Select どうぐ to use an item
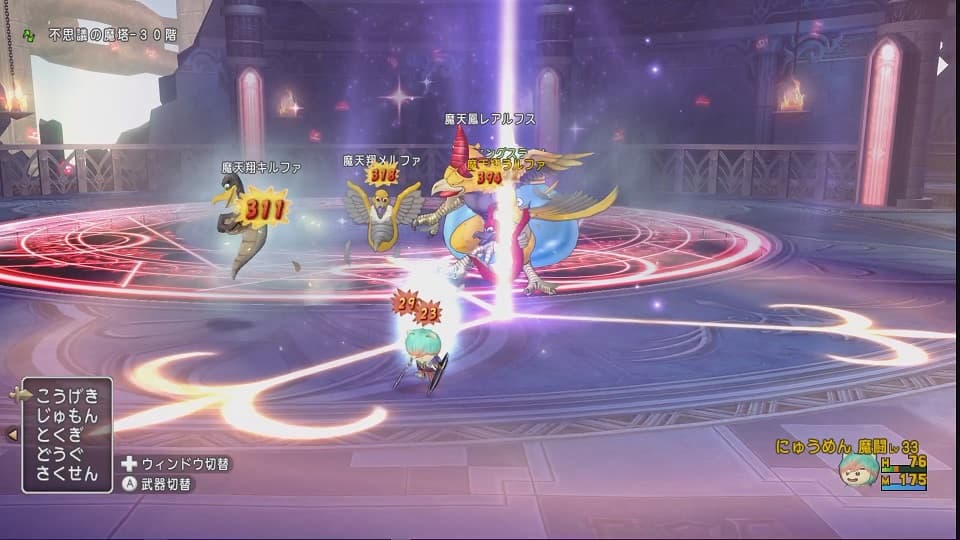This screenshot has width=960, height=540. pos(67,454)
